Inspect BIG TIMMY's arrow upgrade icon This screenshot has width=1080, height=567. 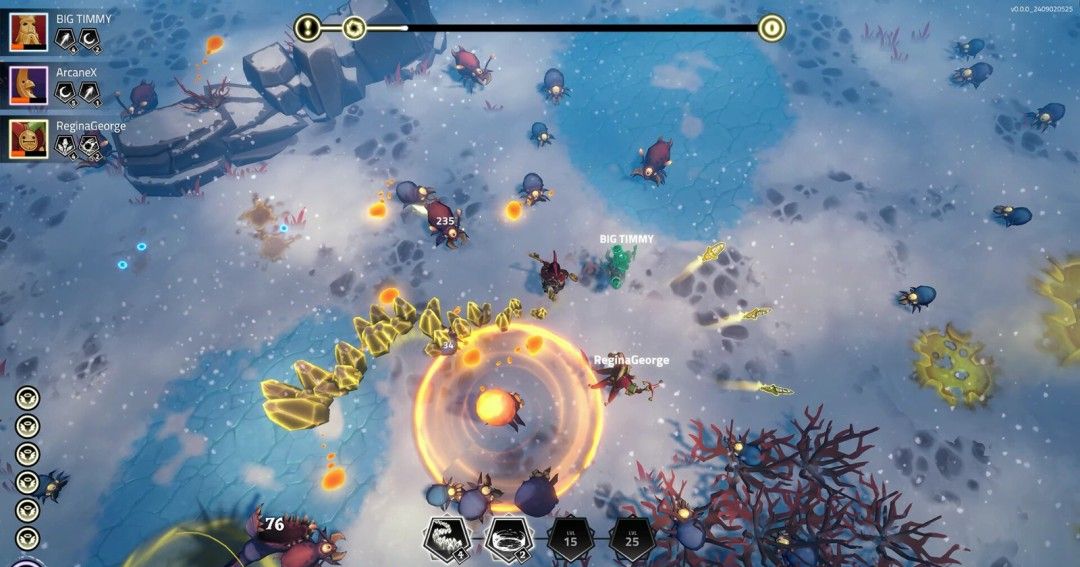(x=66, y=39)
